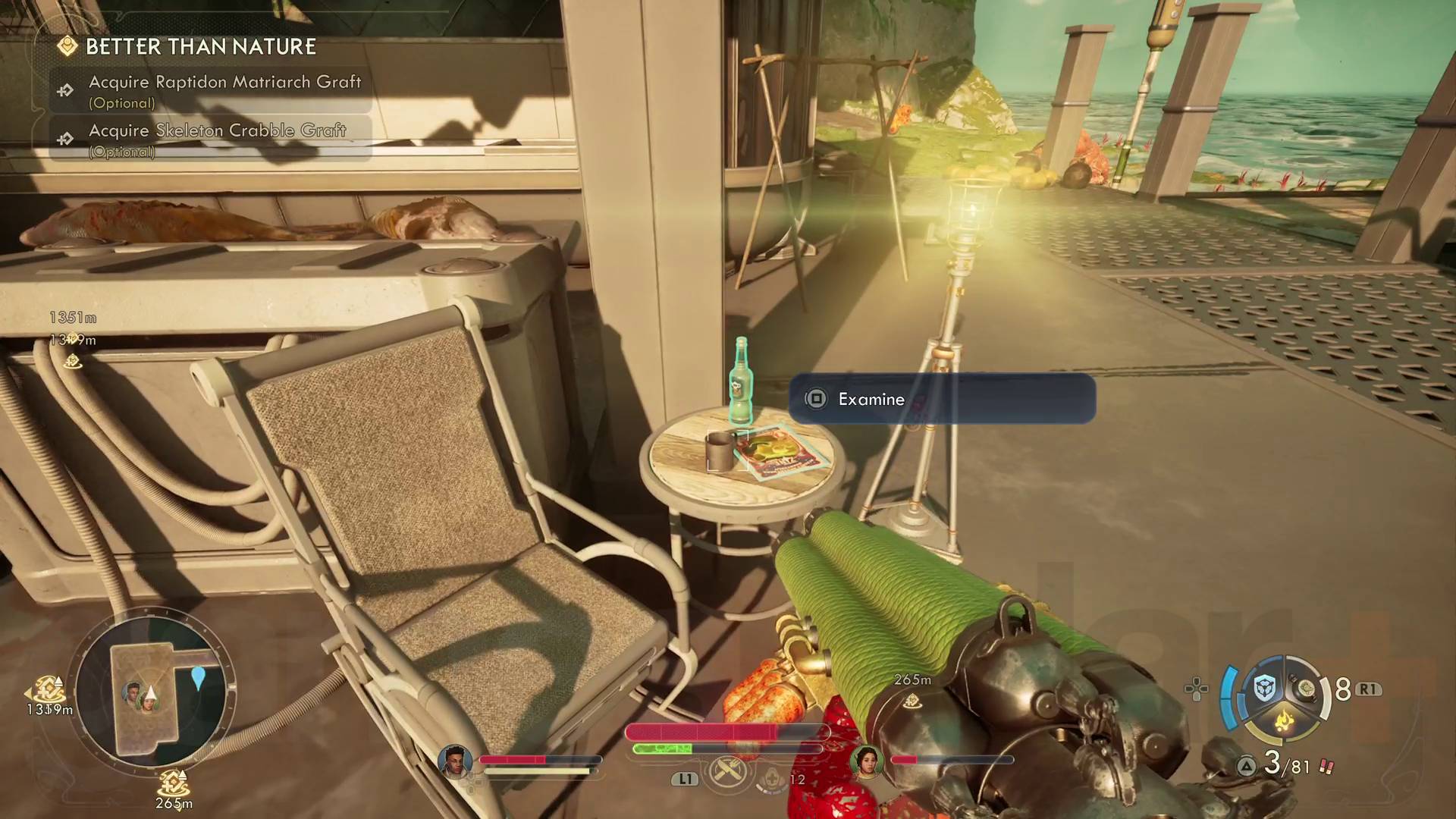
Task: Click the Triangle reload icon next to ammo count
Action: pyautogui.click(x=1247, y=765)
